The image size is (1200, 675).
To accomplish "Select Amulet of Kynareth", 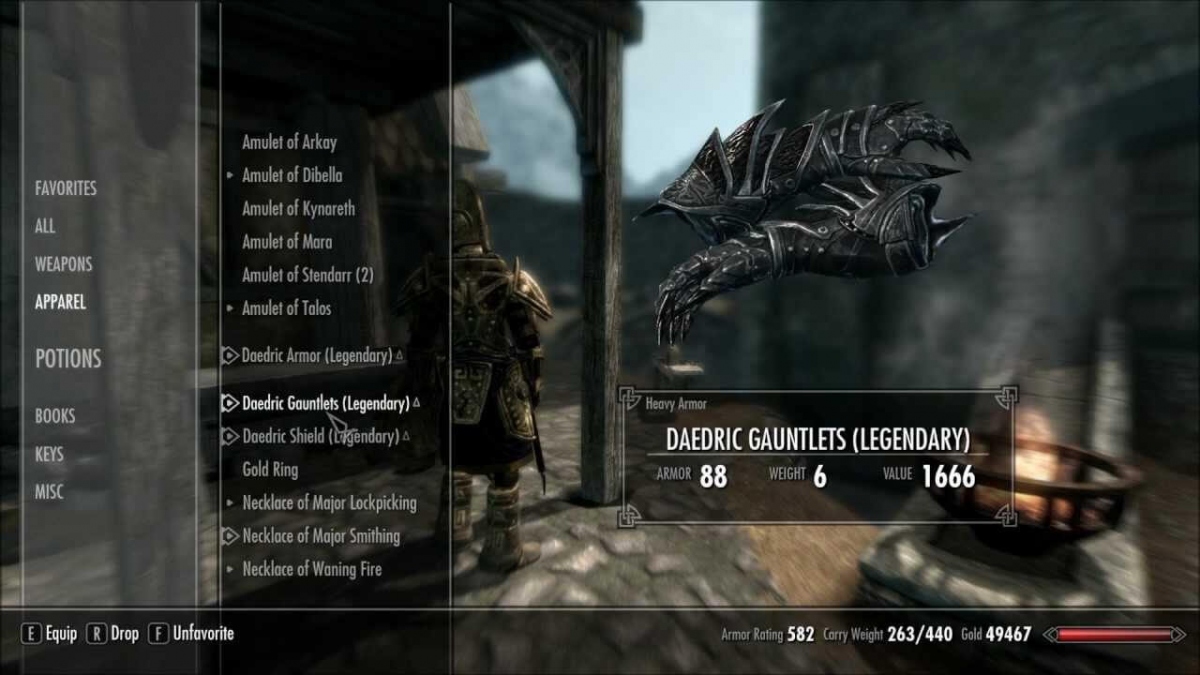I will [298, 209].
